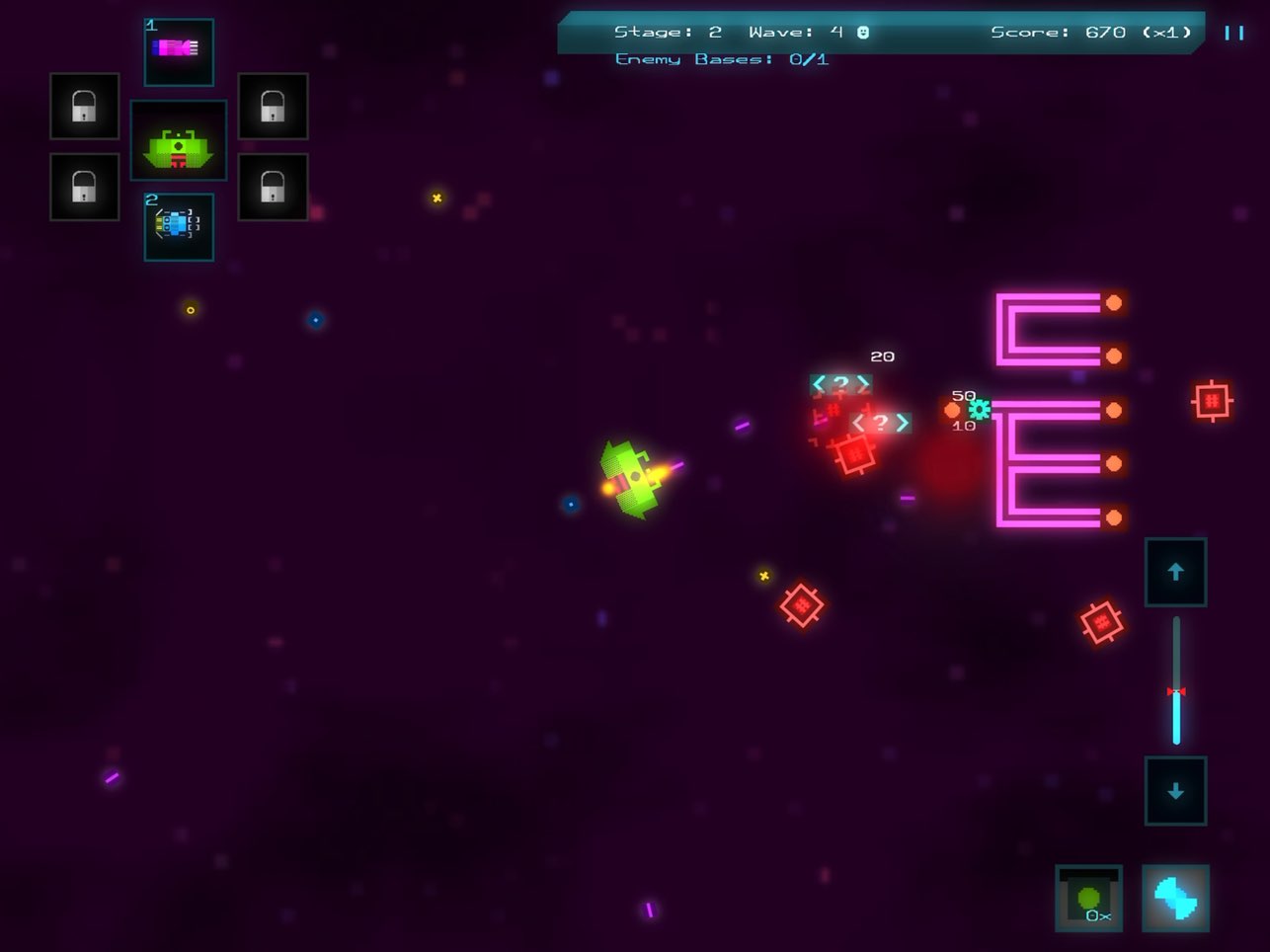Select the blue ship in slot 2
1270x952 pixels.
(179, 227)
